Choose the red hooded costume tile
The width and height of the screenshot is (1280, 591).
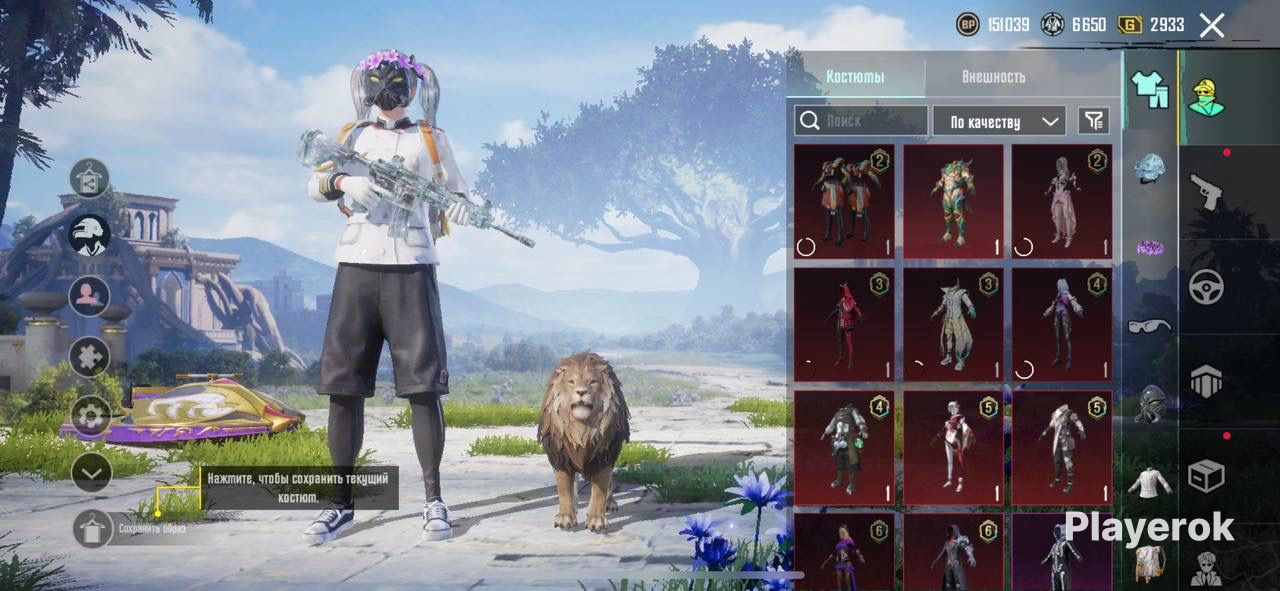click(x=844, y=324)
